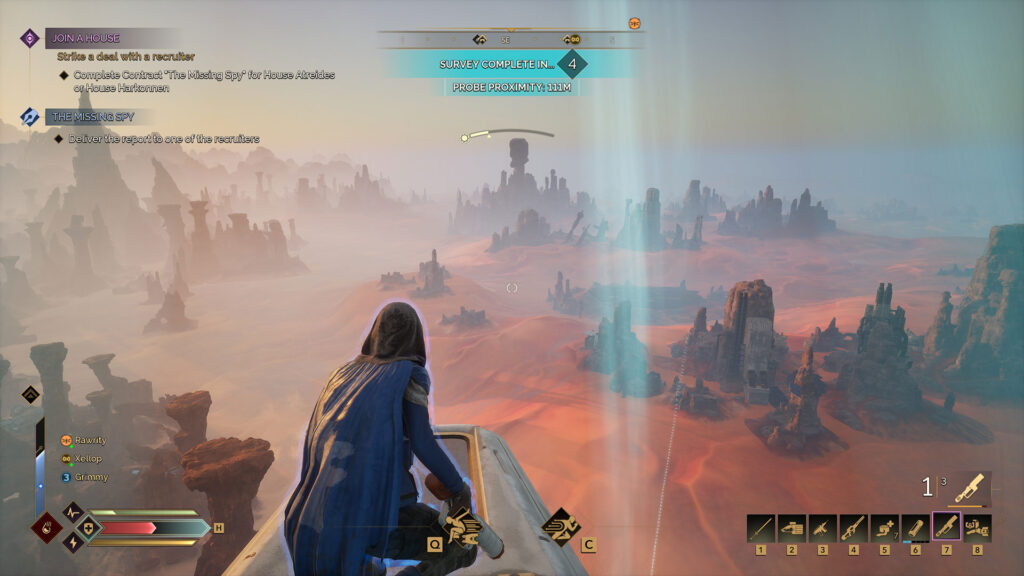Choose the hotbar slot 2 hand tool
Screen dimensions: 1024x576
point(792,527)
